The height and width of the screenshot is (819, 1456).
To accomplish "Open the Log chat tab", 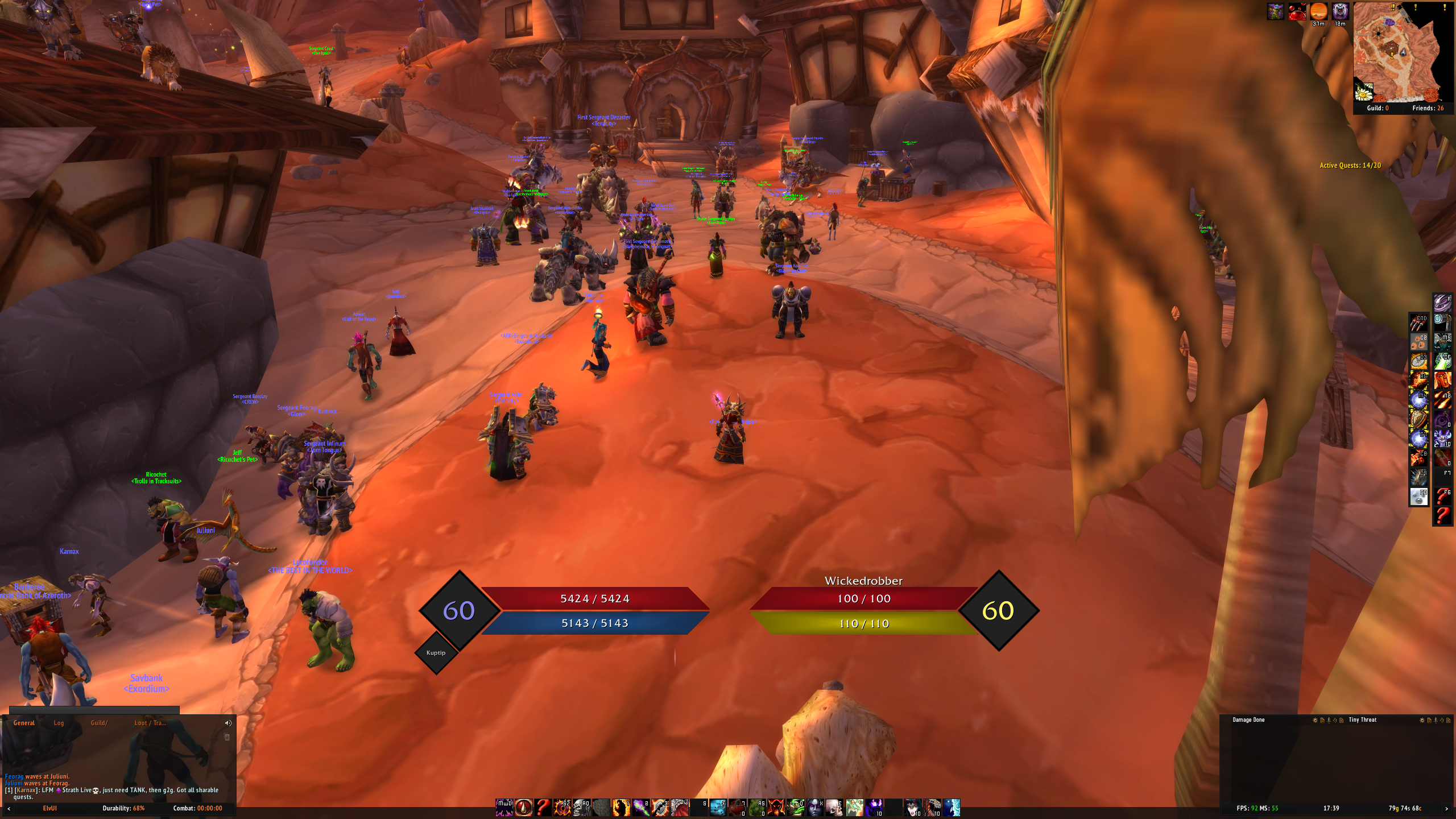I will coord(59,723).
